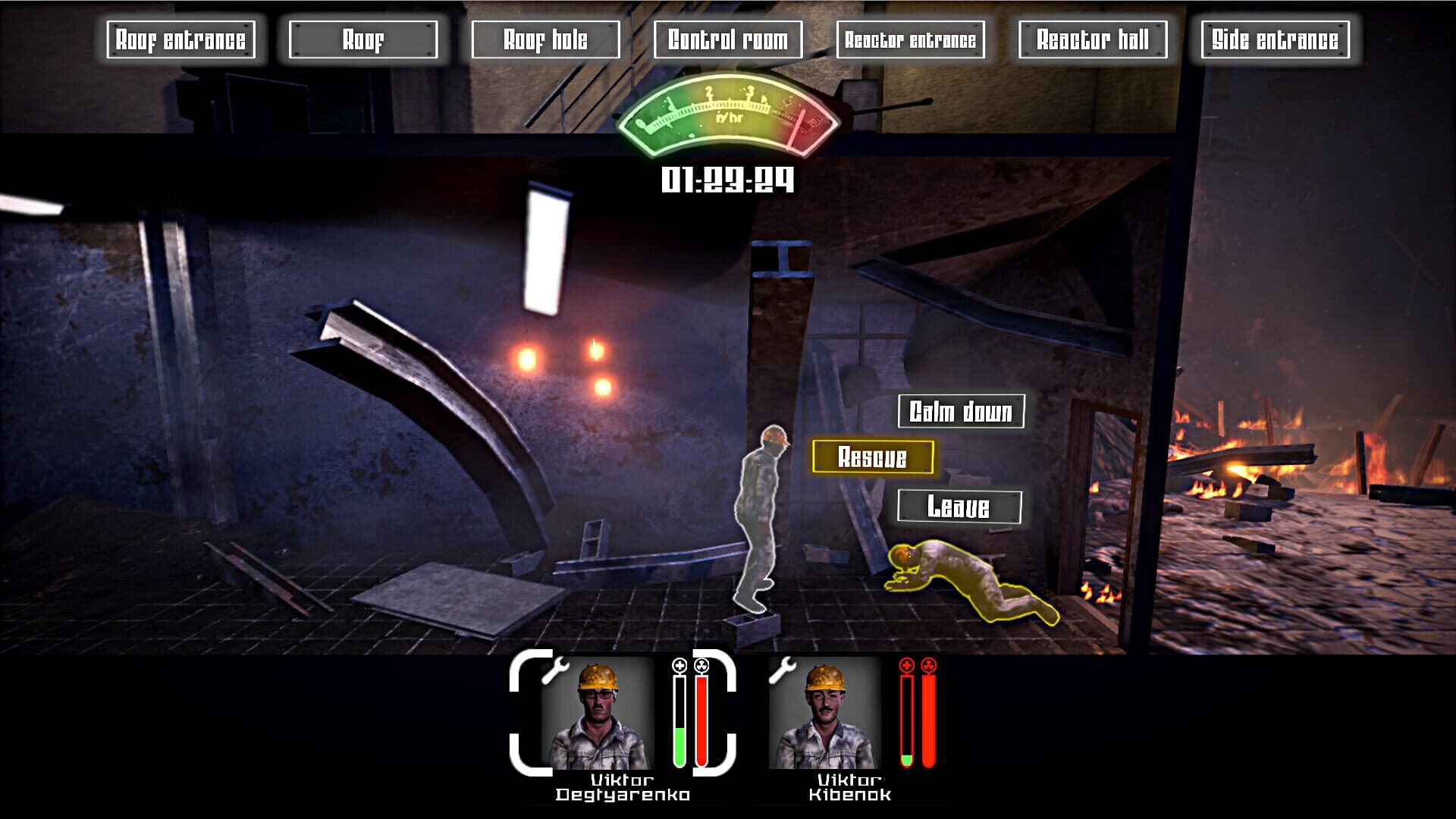Click the wrench icon above Viktor Degtyarenko
This screenshot has height=819, width=1456.
pyautogui.click(x=556, y=670)
